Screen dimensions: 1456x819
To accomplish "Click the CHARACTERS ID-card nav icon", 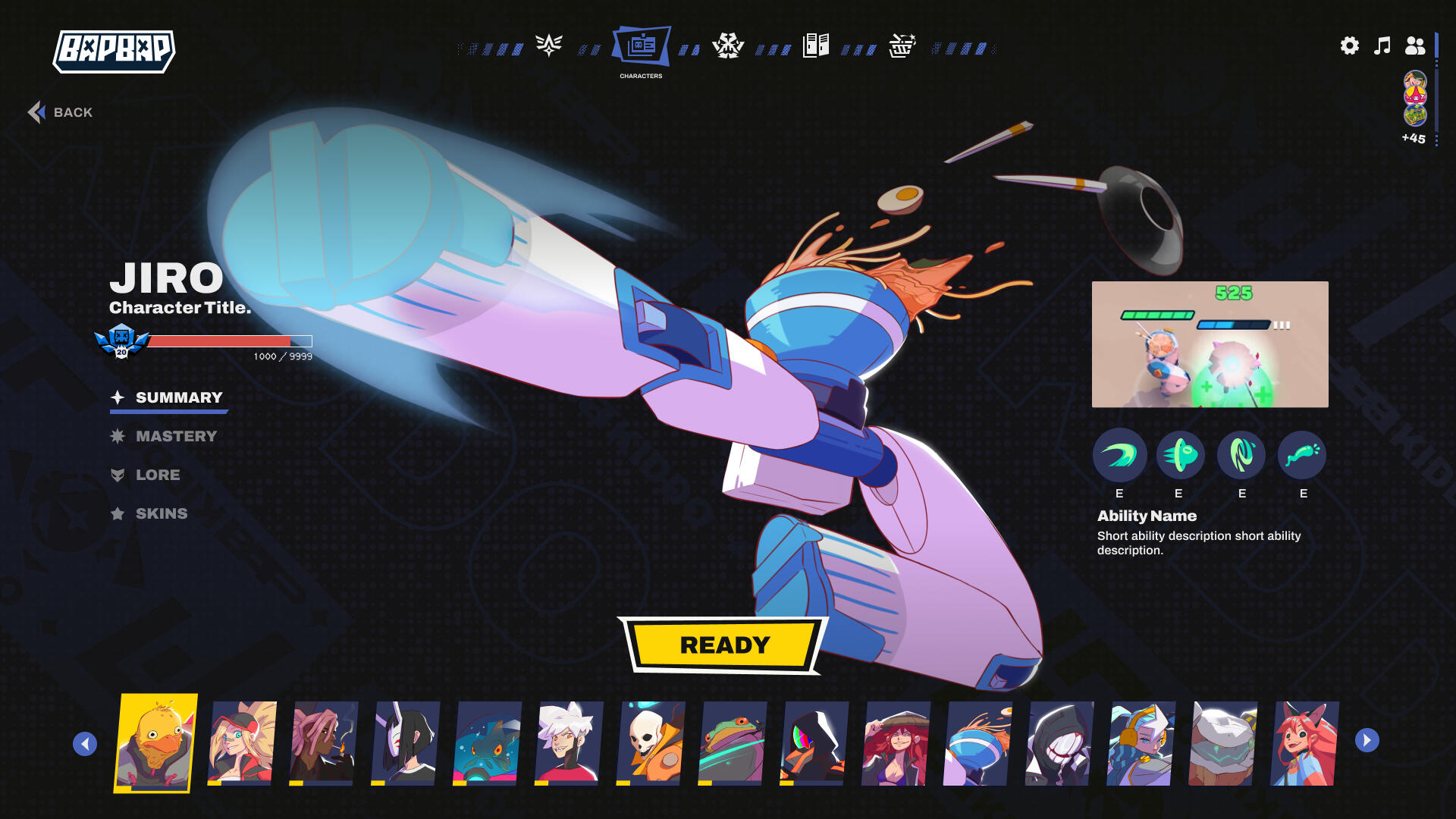I will 642,46.
